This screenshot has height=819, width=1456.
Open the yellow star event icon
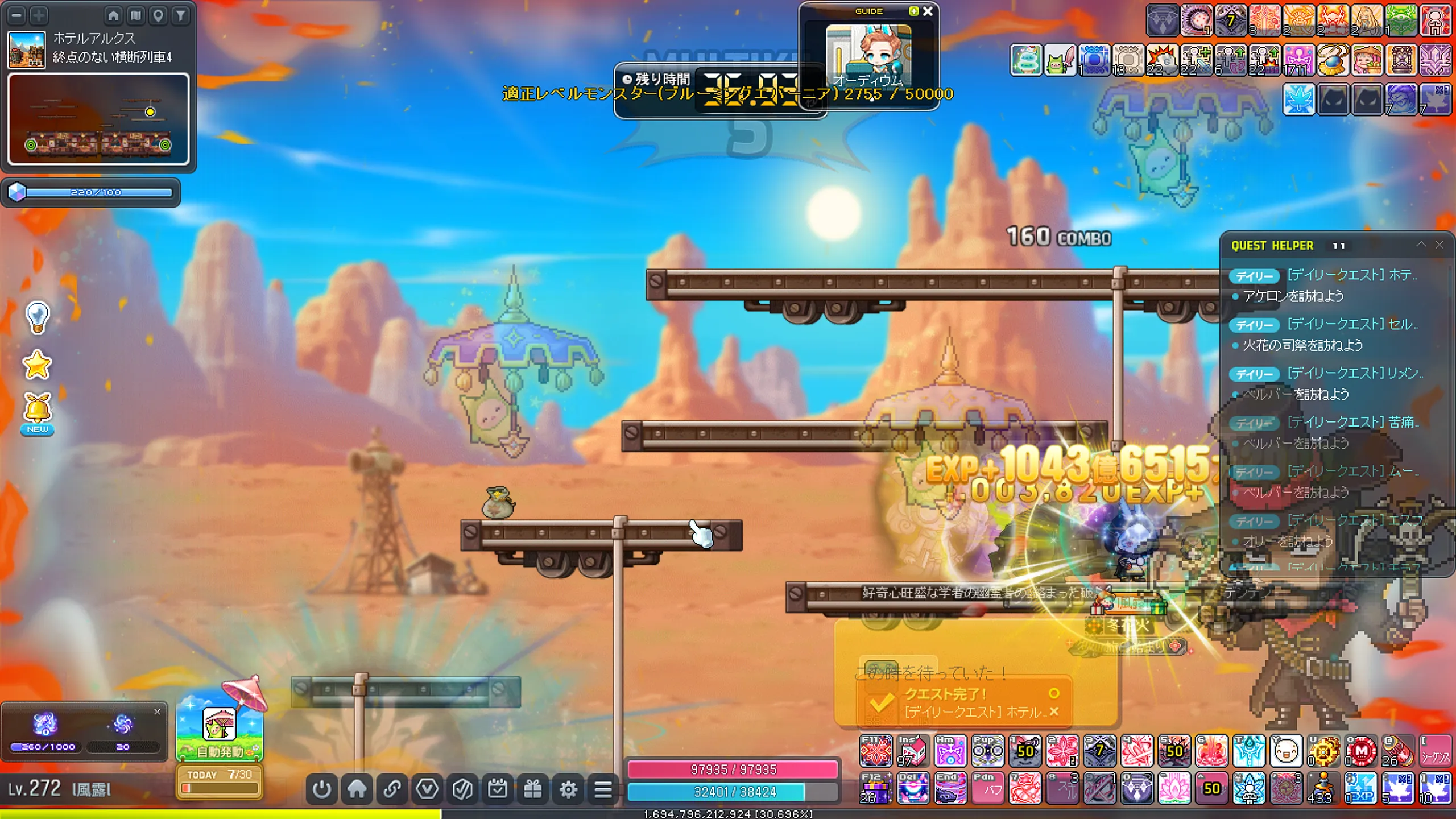coord(38,365)
